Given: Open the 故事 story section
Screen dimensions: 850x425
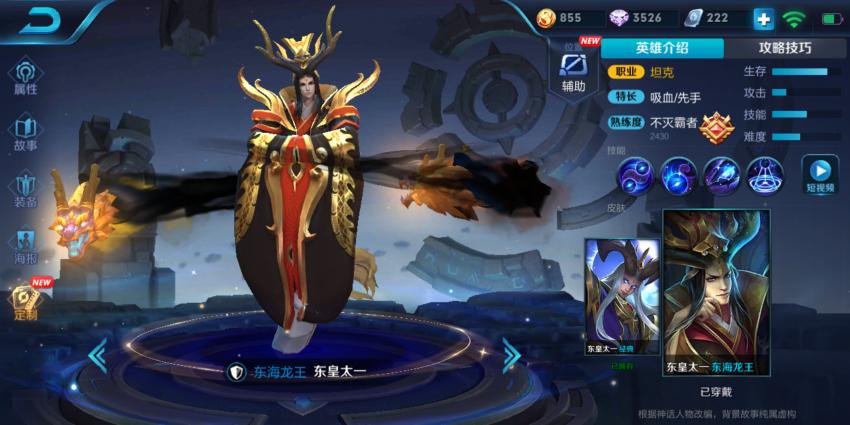Looking at the screenshot, I should click(x=25, y=133).
